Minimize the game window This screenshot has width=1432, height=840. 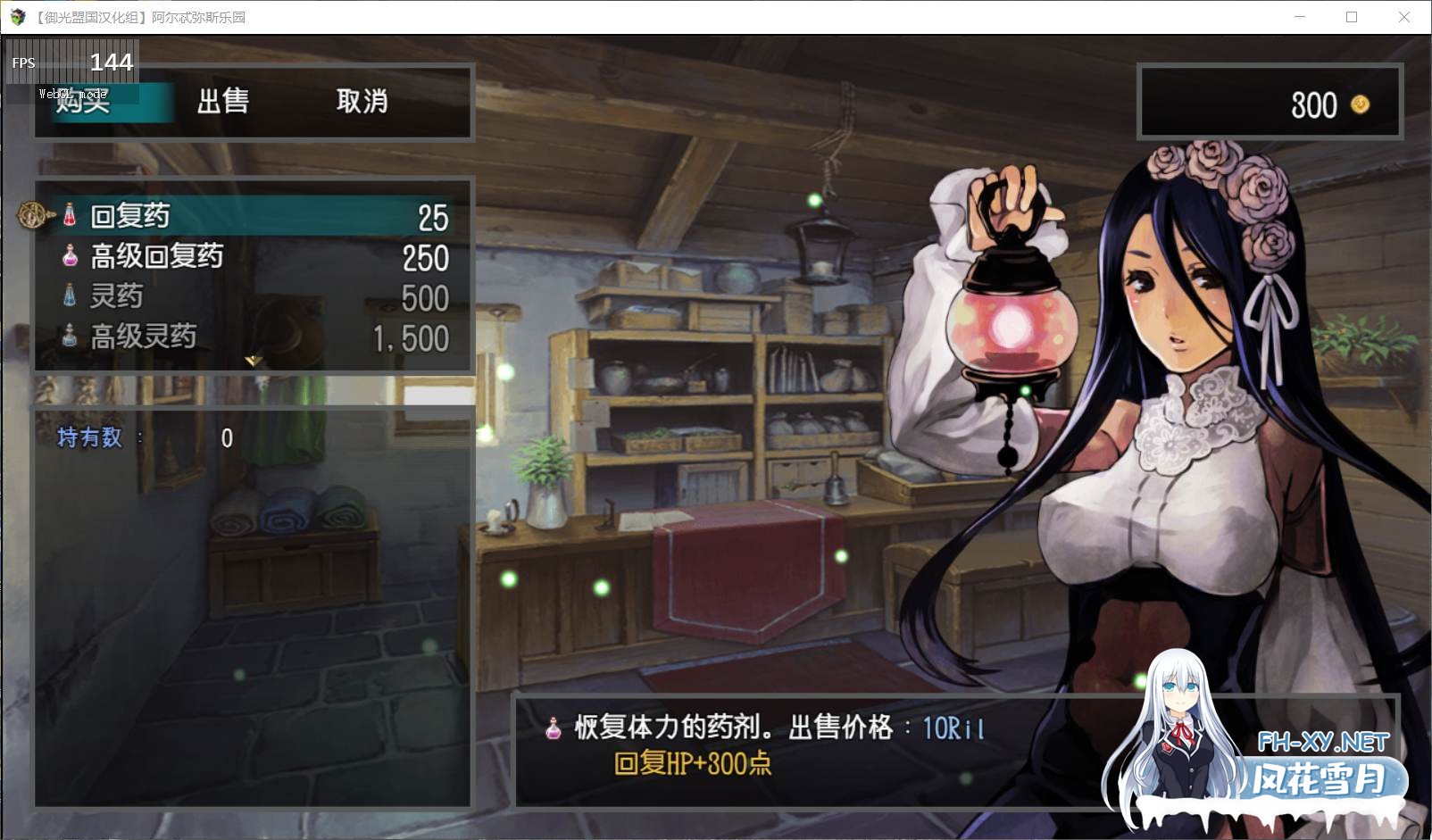coord(1300,17)
